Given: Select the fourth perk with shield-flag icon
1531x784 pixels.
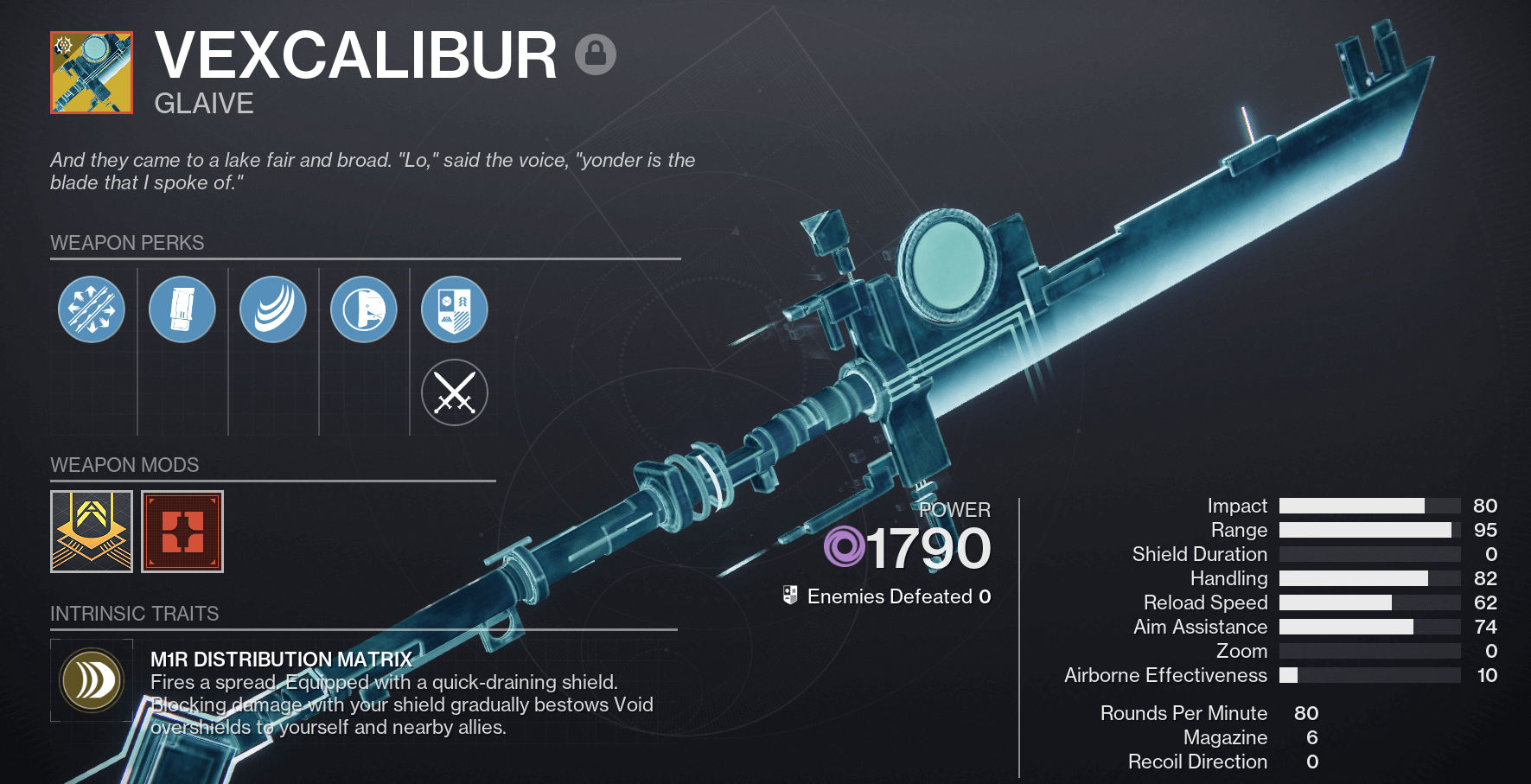Looking at the screenshot, I should point(363,309).
